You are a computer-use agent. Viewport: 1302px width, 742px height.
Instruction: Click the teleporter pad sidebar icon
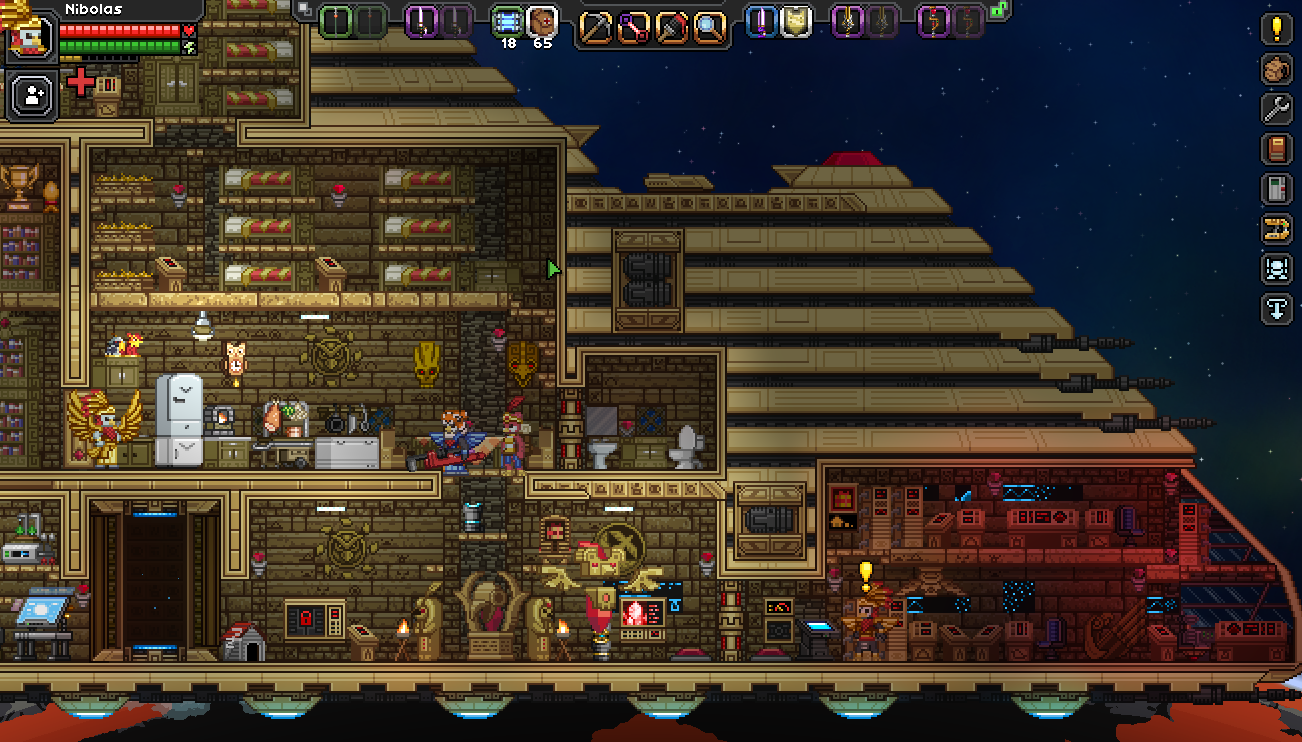(x=1277, y=269)
